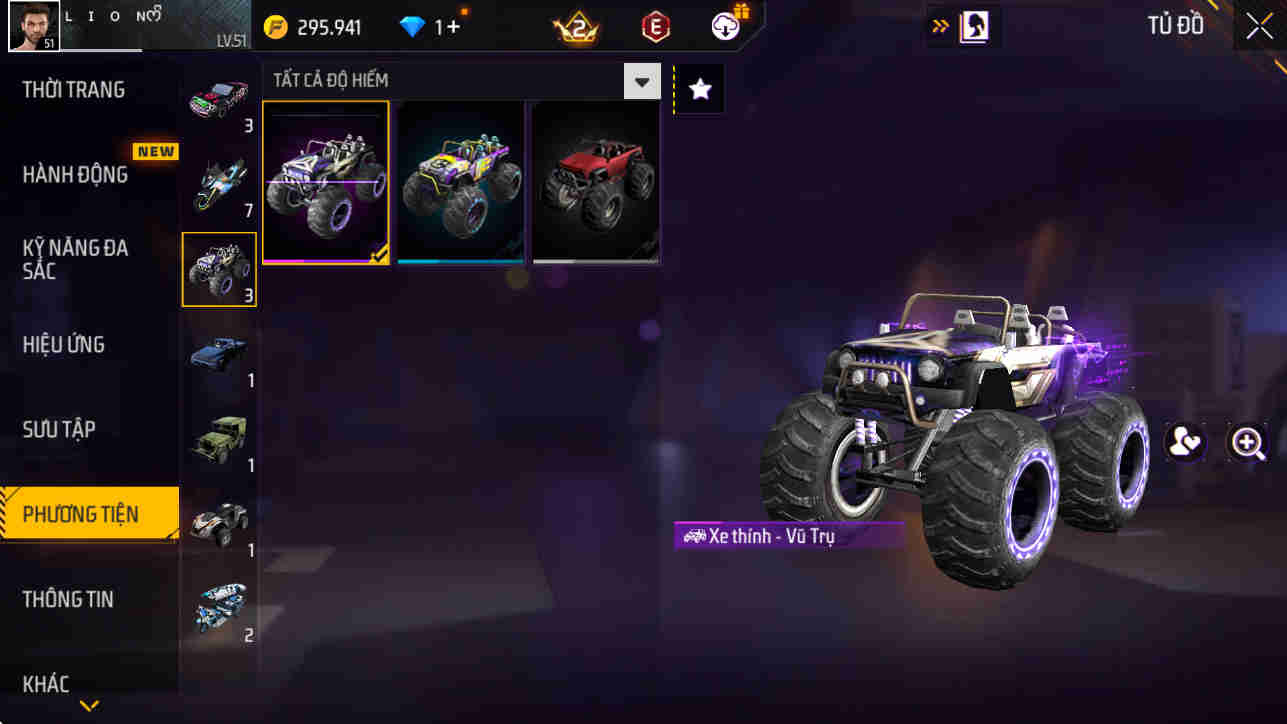Collapse the sidebar with double chevron arrows

point(937,25)
